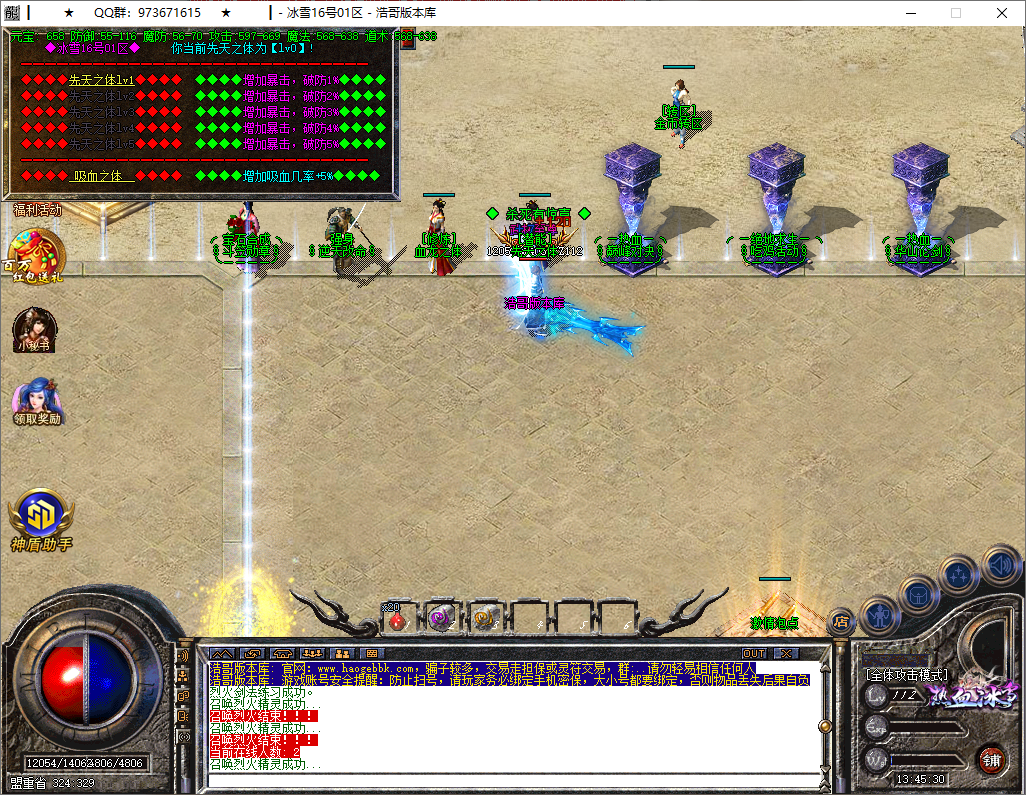The width and height of the screenshot is (1026, 795).
Task: Choose the 吸血之体 option
Action: coord(104,175)
